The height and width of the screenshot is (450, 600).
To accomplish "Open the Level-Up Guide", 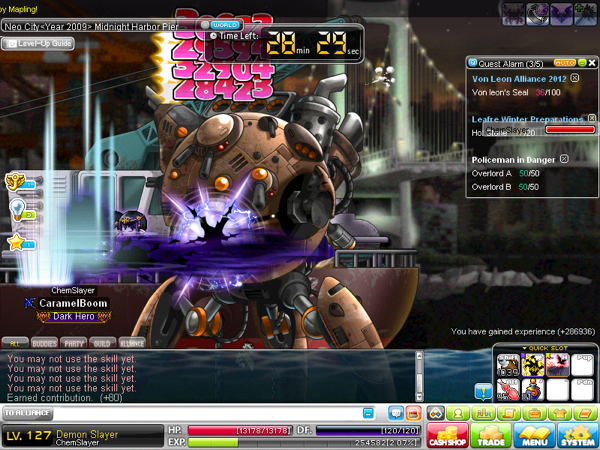I will point(38,43).
